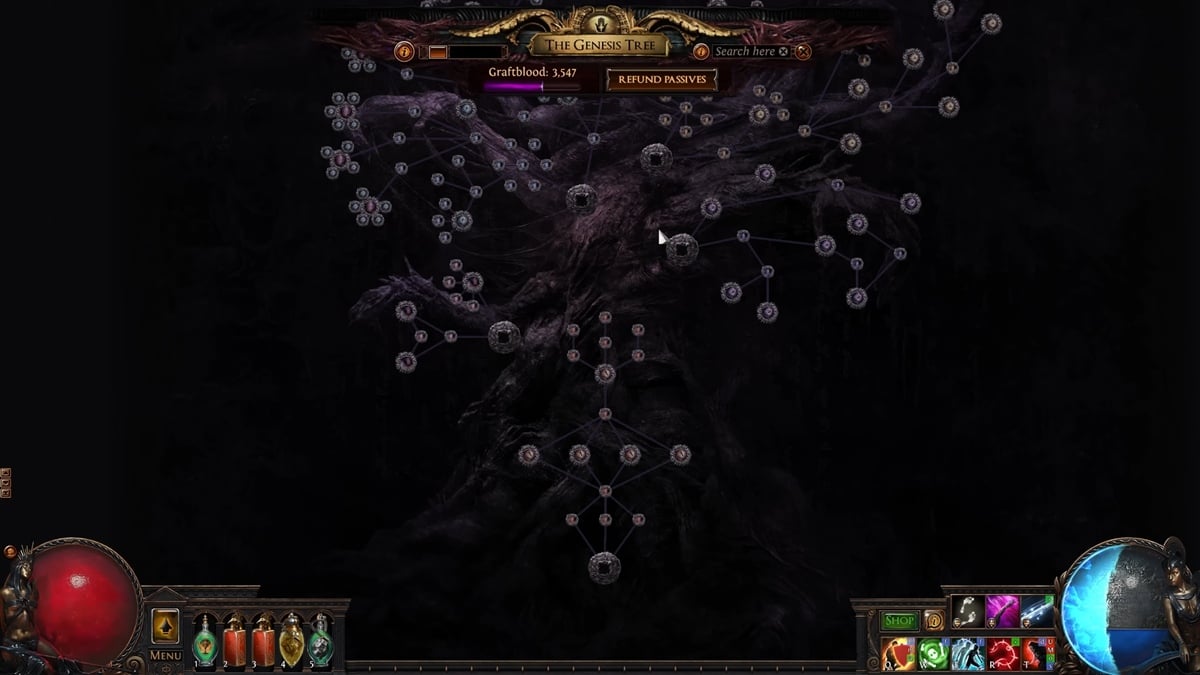Focus the 'Search here' field
This screenshot has height=675, width=1200.
coord(745,52)
